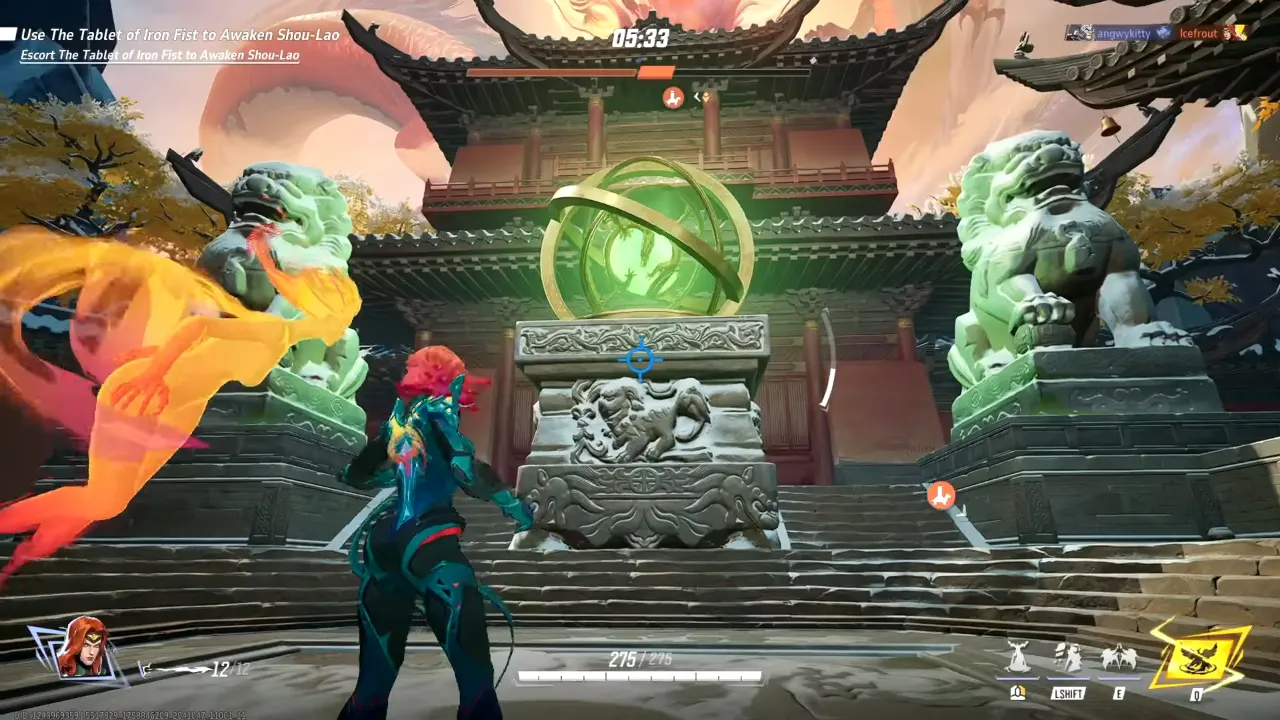Click angwykitty's name in the elimination feed
This screenshot has width=1280, height=720.
(x=1124, y=33)
